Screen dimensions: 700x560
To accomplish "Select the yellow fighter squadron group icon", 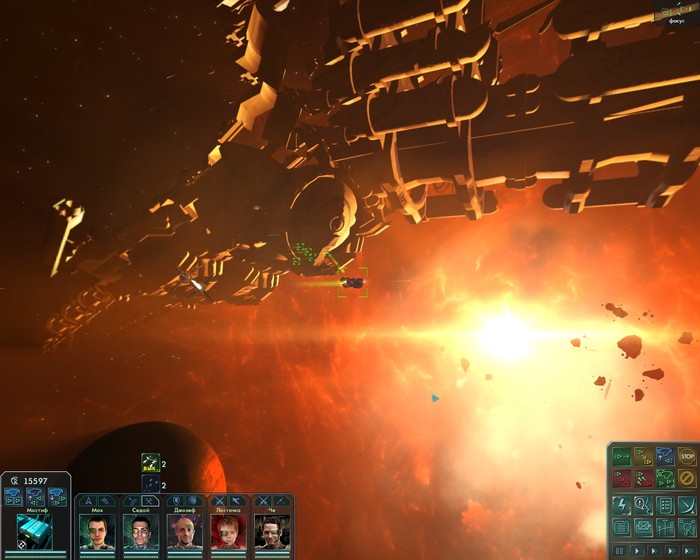I will [150, 464].
